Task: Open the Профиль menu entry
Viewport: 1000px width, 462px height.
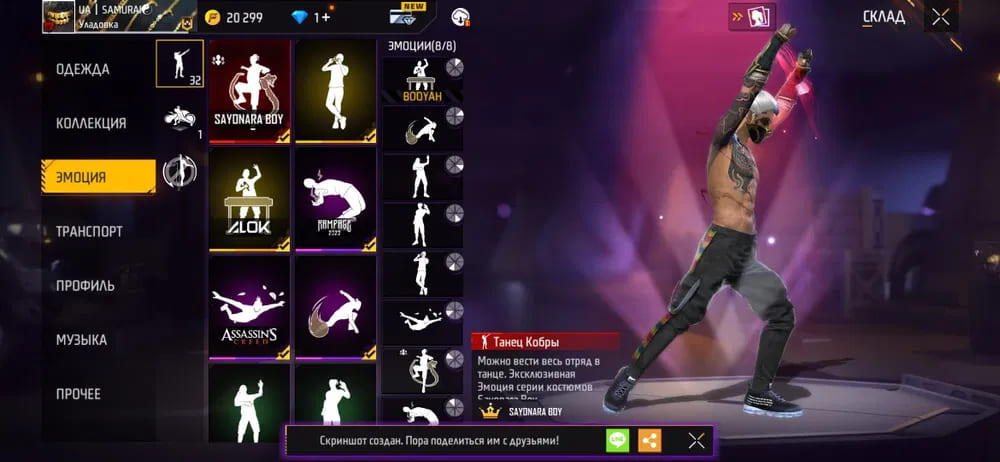Action: click(x=85, y=285)
